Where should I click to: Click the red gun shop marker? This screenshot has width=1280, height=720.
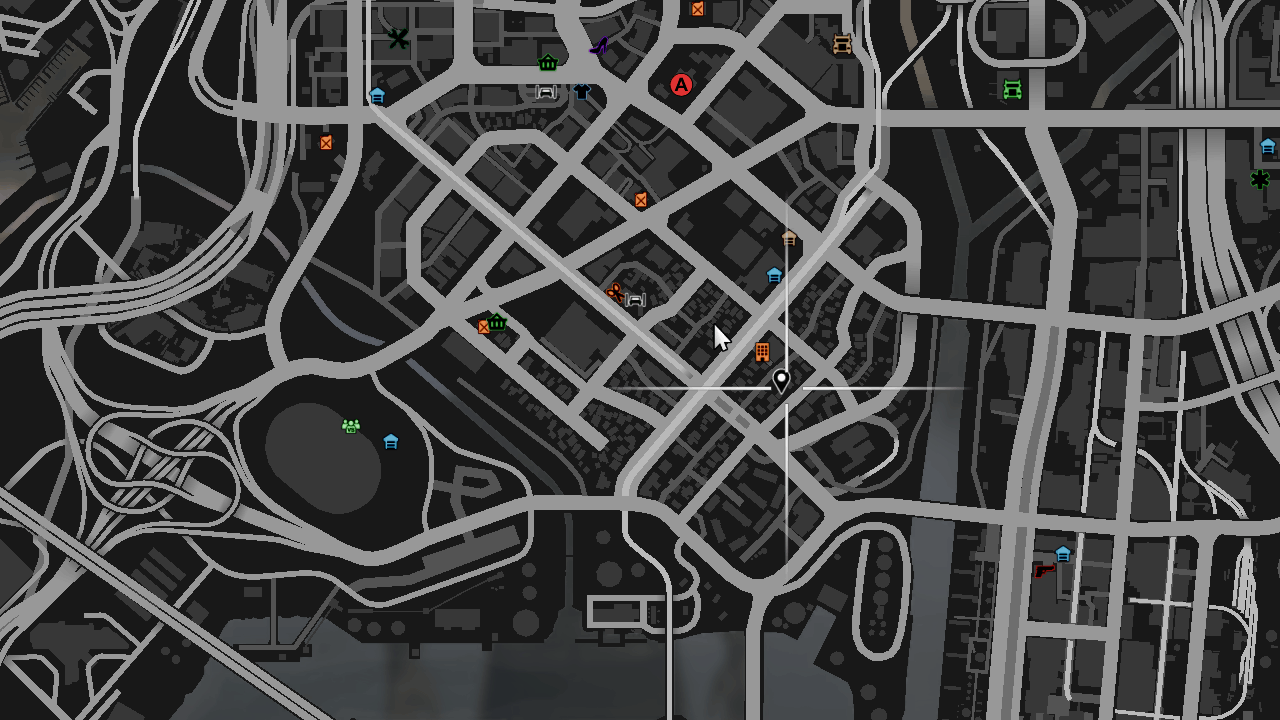point(1044,570)
